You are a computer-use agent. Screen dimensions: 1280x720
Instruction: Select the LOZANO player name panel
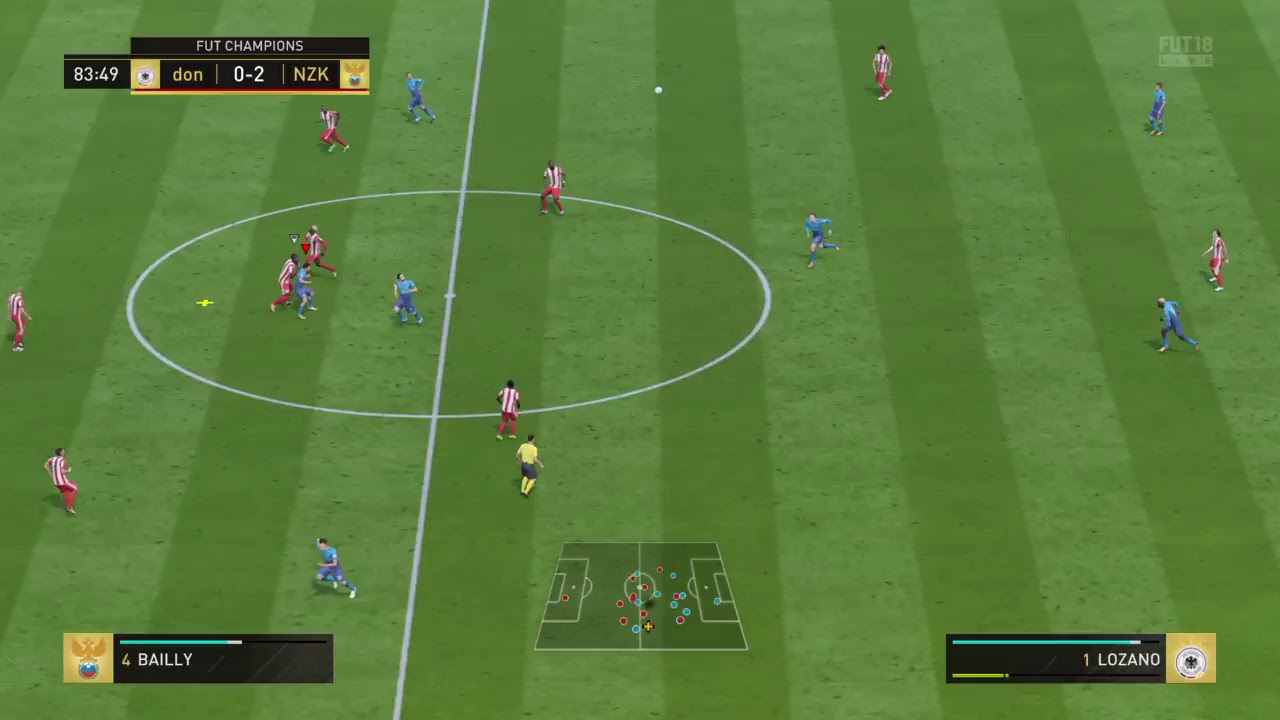[1055, 659]
